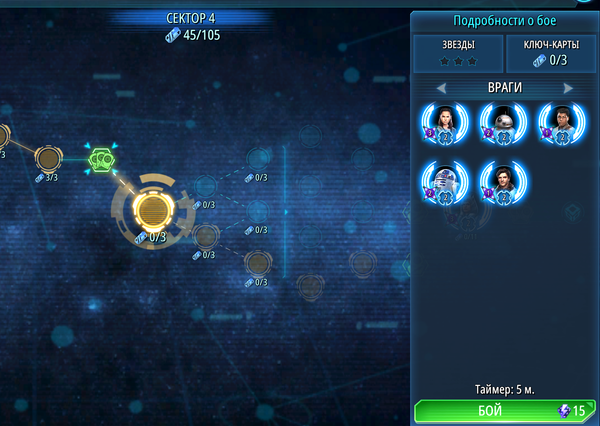The image size is (600, 426).
Task: Select BB-8's enemy portrait
Action: pos(502,124)
